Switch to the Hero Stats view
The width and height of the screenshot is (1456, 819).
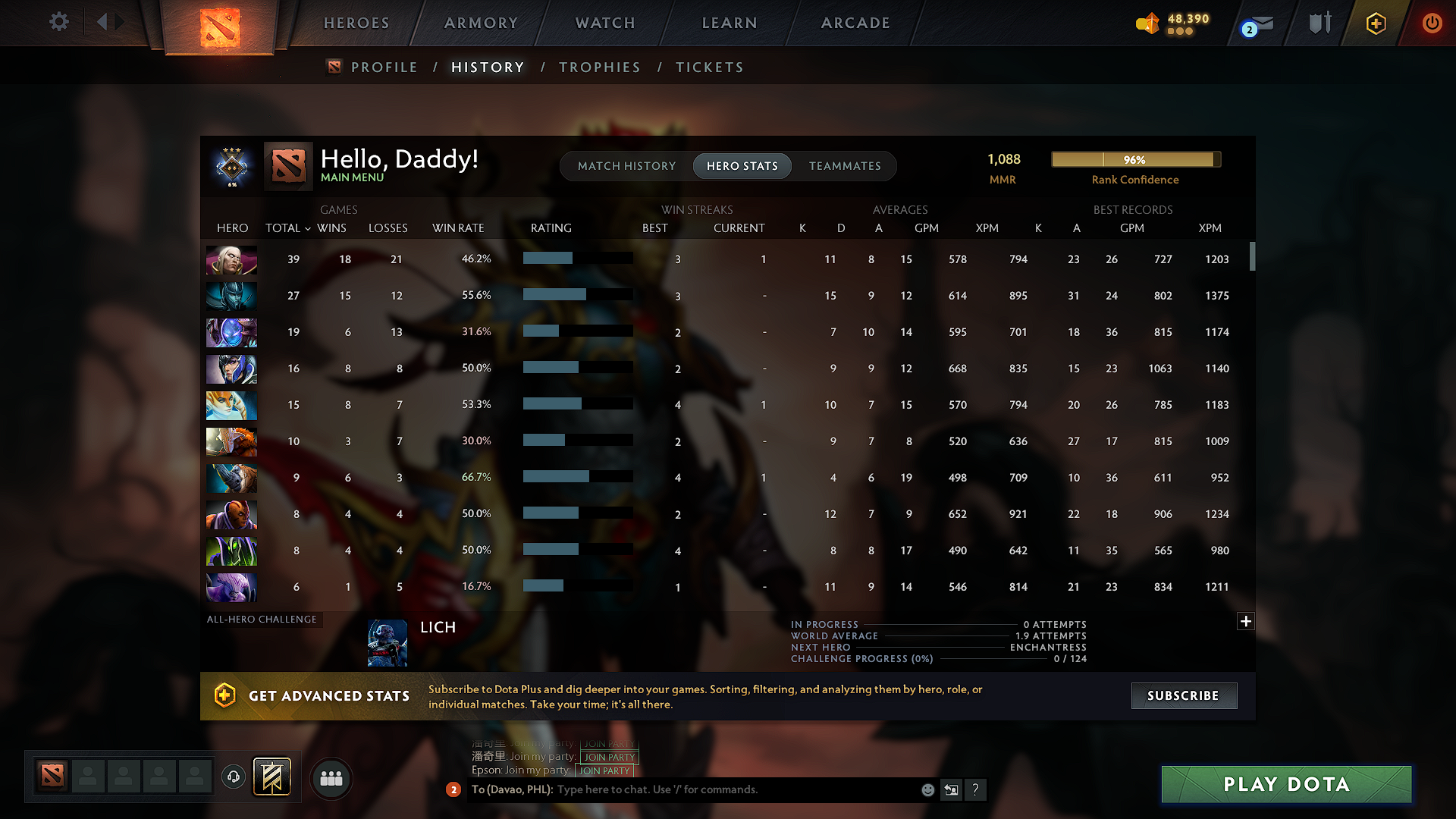pyautogui.click(x=742, y=166)
